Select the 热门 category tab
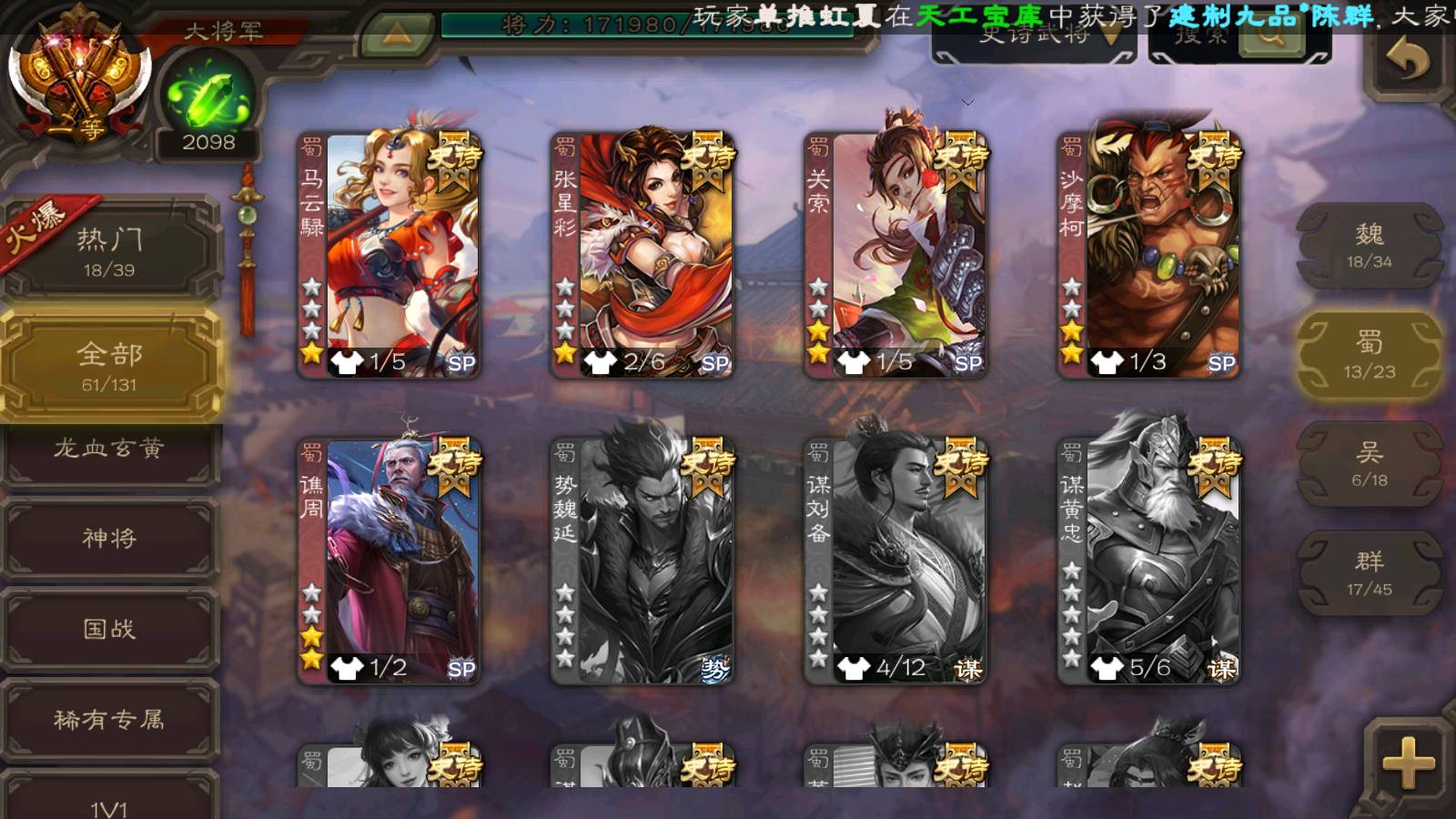1456x819 pixels. (109, 250)
